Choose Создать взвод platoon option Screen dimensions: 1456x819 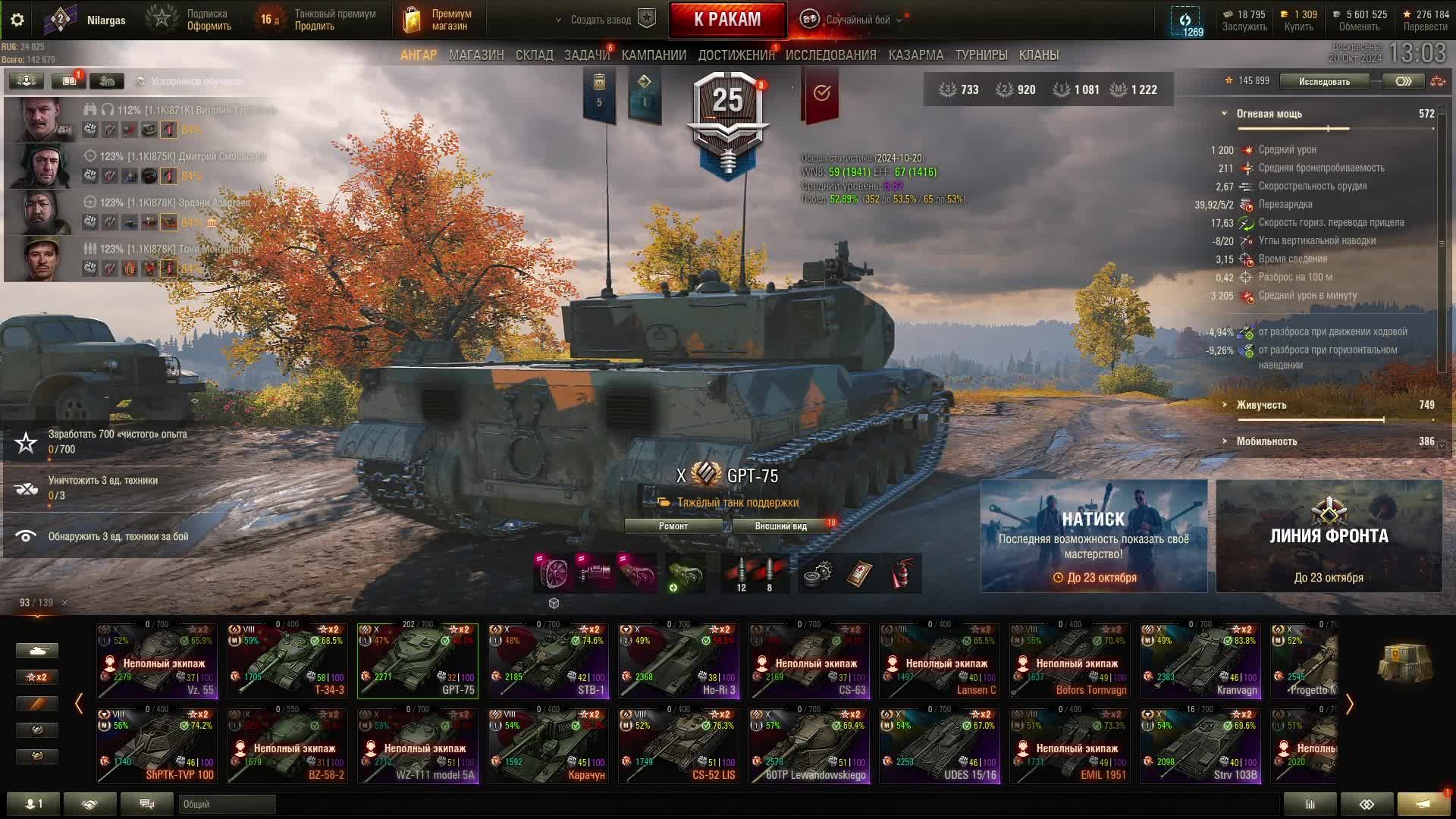601,20
